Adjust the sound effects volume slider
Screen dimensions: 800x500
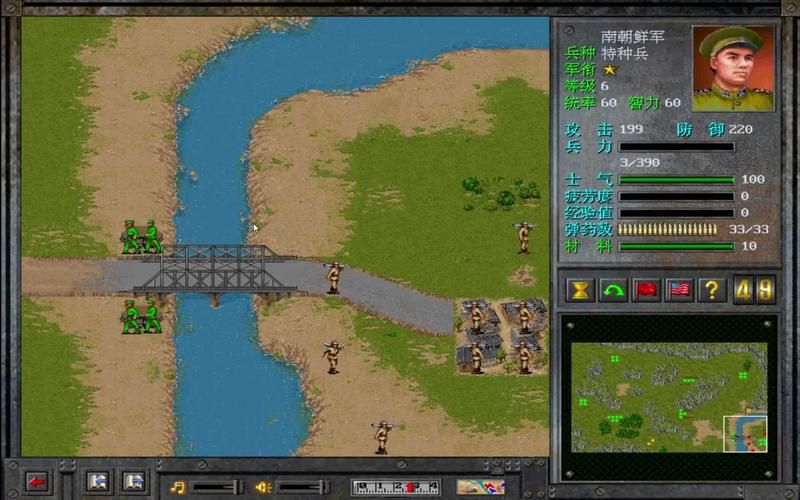click(301, 487)
